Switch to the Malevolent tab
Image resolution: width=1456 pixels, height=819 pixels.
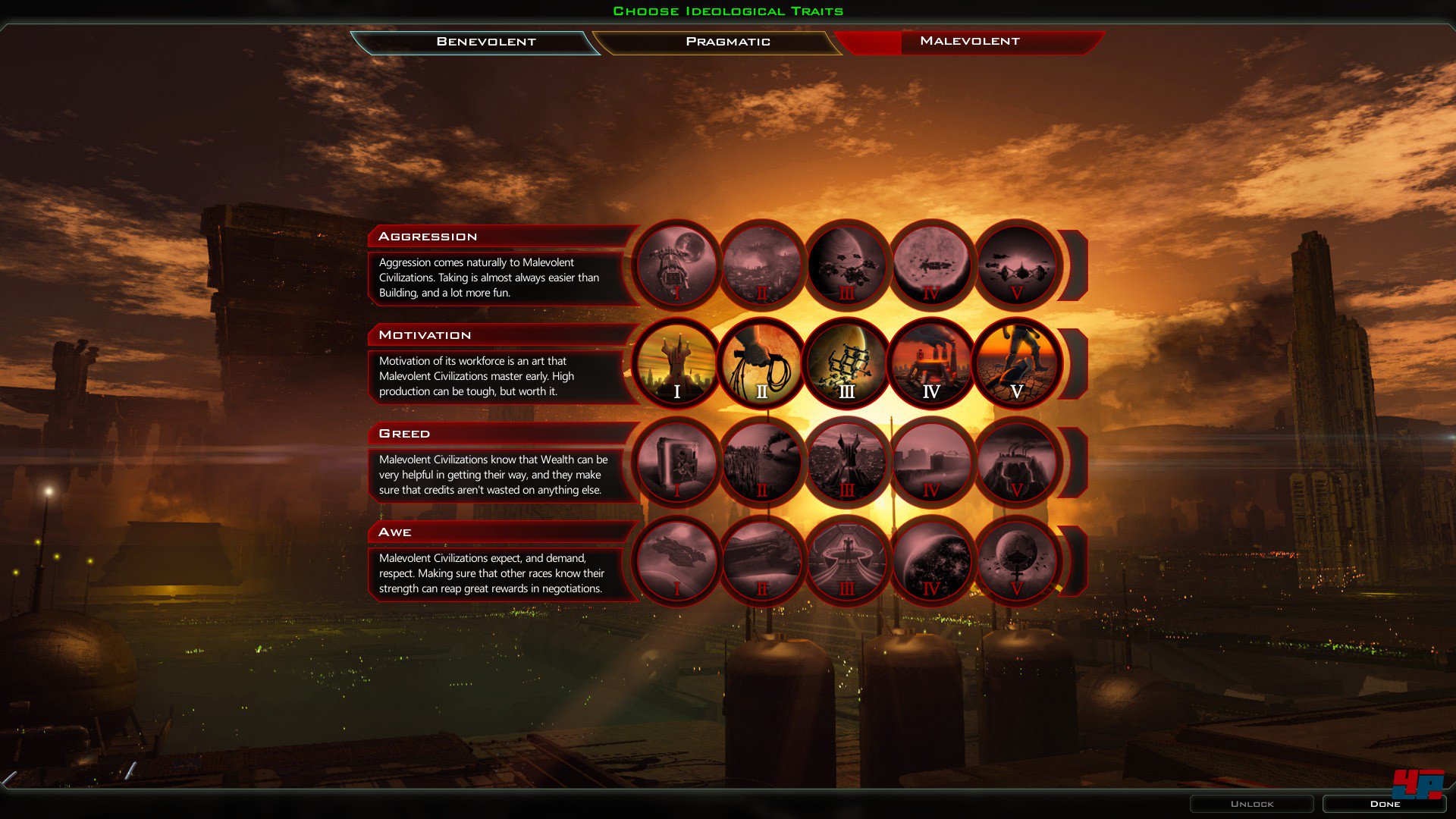click(x=971, y=42)
